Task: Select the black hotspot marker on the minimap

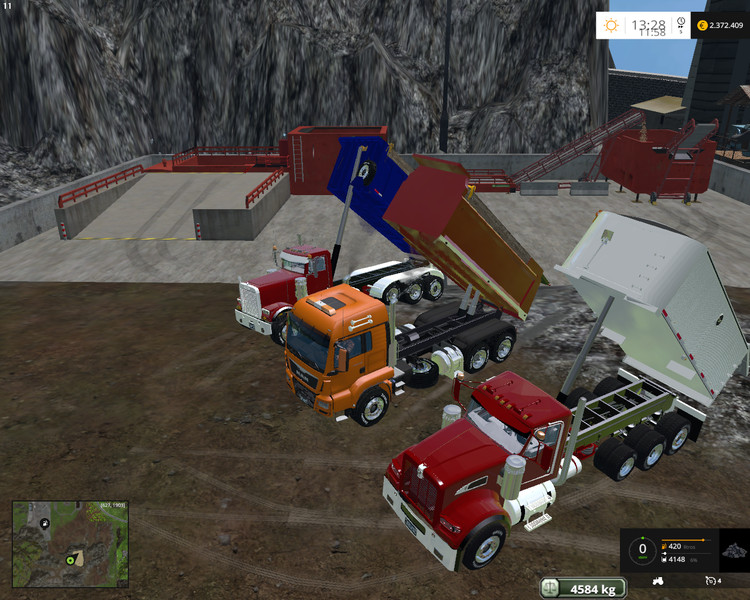Action: tap(45, 521)
